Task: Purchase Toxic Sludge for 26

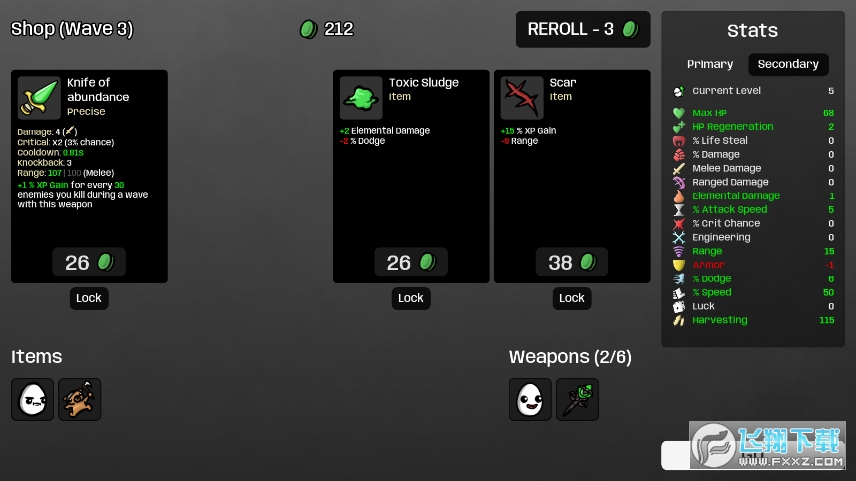Action: point(411,262)
